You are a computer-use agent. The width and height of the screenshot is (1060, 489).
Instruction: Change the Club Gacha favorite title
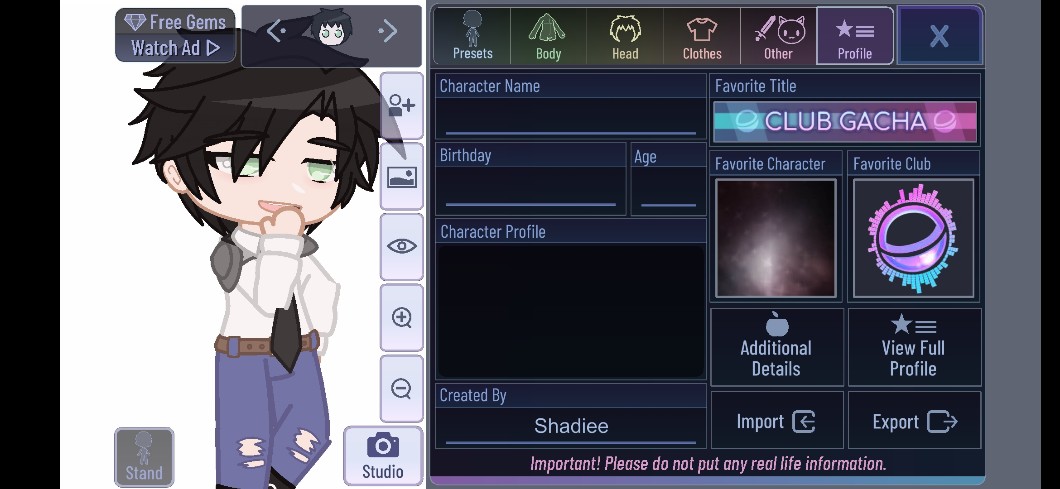tap(845, 122)
